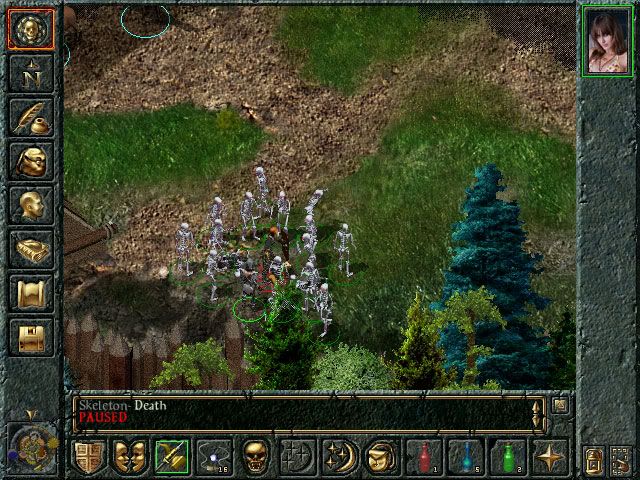Viewport: 640px width, 480px height.
Task: Use the blue potion quick item
Action: (465, 456)
